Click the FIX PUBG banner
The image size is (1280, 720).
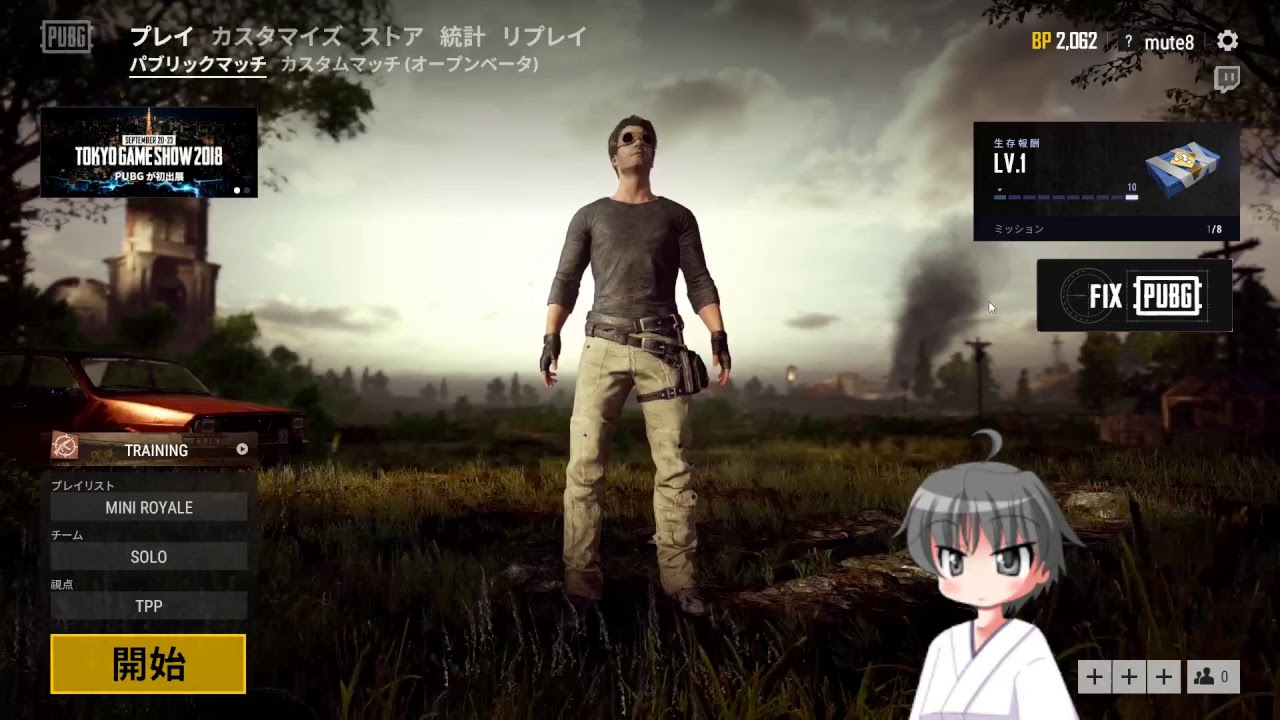[x=1133, y=295]
